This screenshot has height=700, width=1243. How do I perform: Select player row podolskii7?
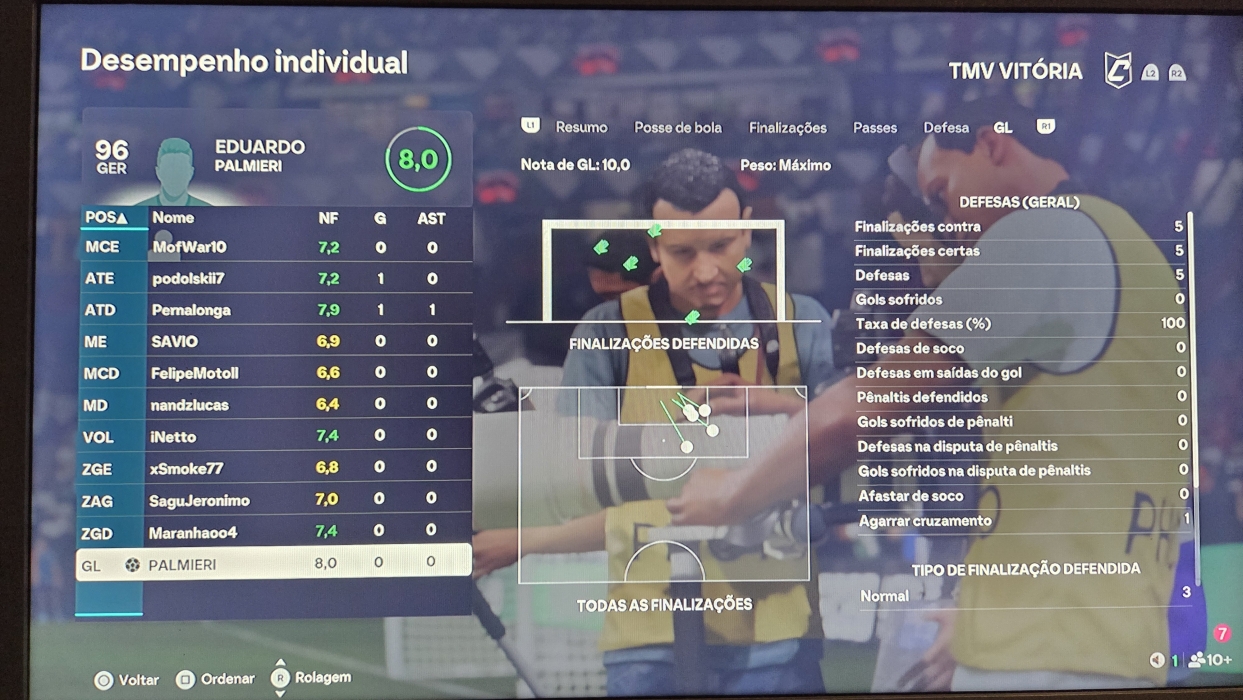tap(188, 278)
